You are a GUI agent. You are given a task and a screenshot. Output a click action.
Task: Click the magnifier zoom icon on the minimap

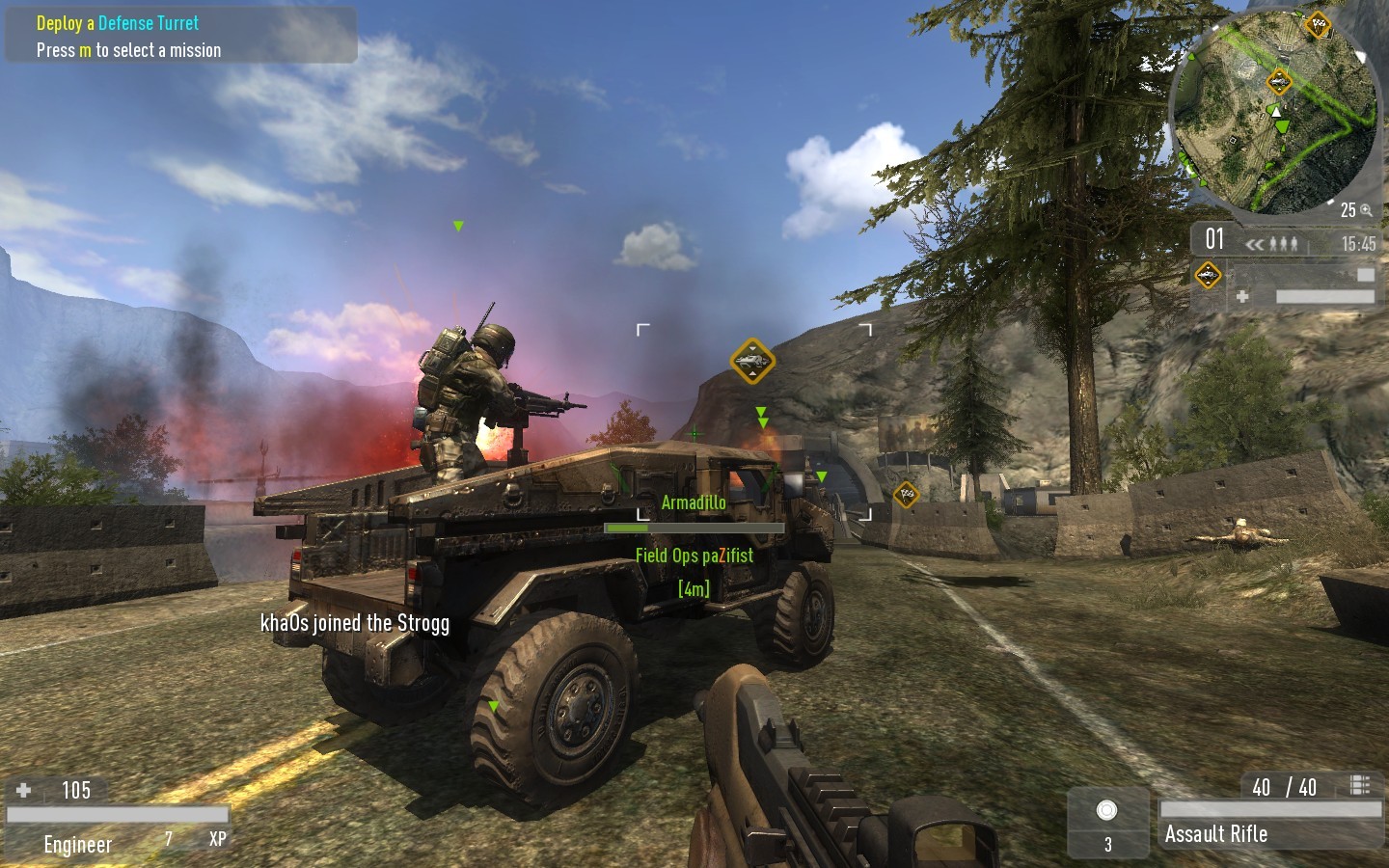pos(1366,209)
